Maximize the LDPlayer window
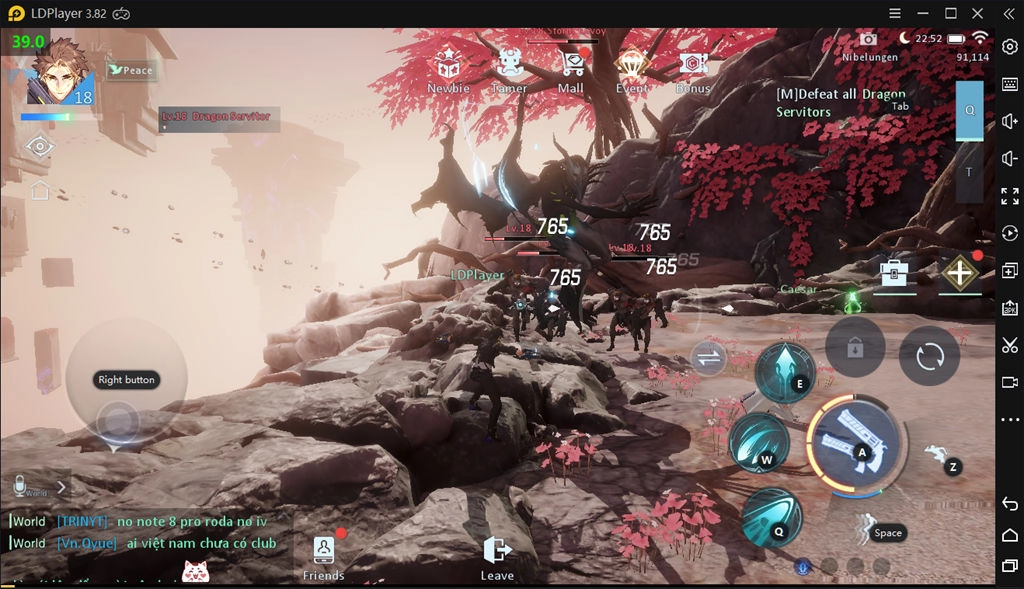 951,13
